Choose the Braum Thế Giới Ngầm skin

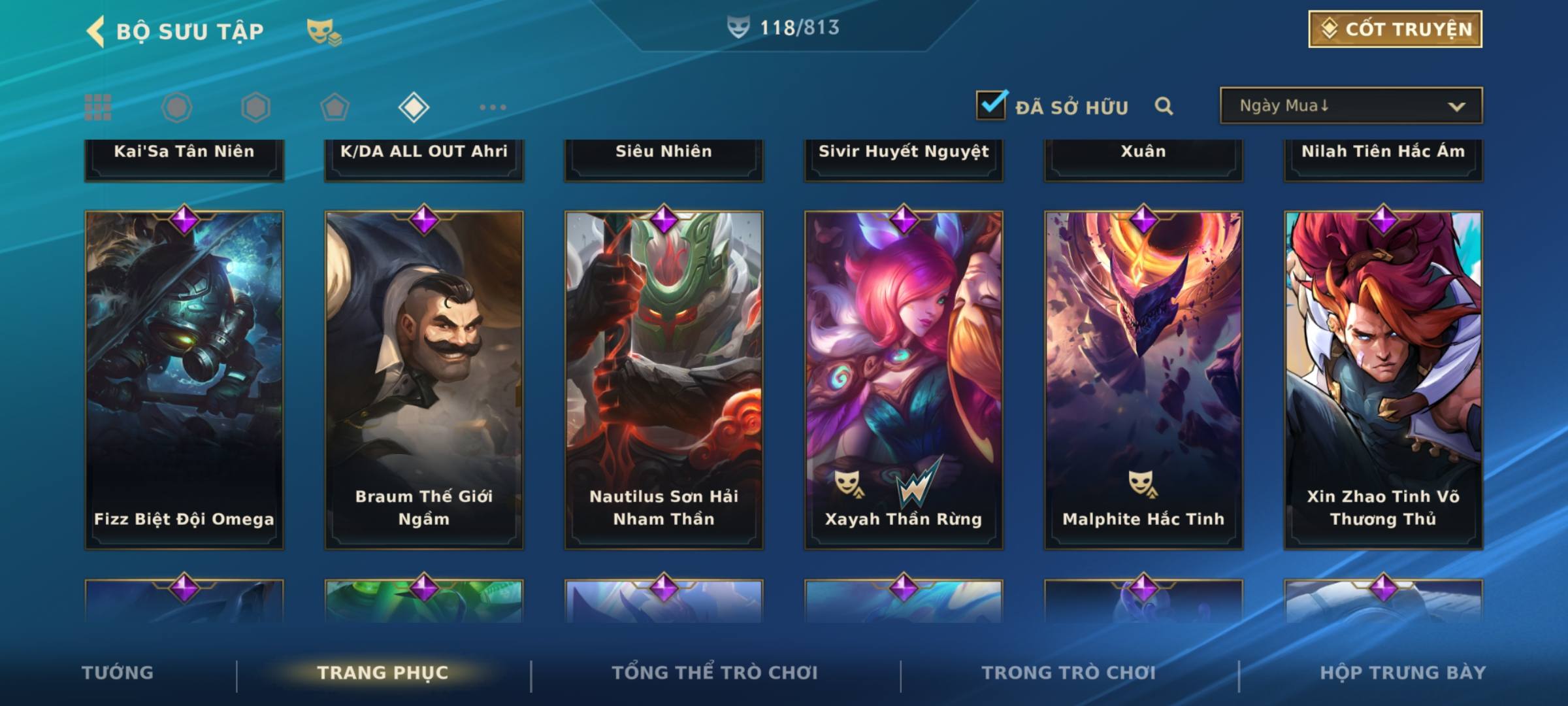[x=424, y=379]
